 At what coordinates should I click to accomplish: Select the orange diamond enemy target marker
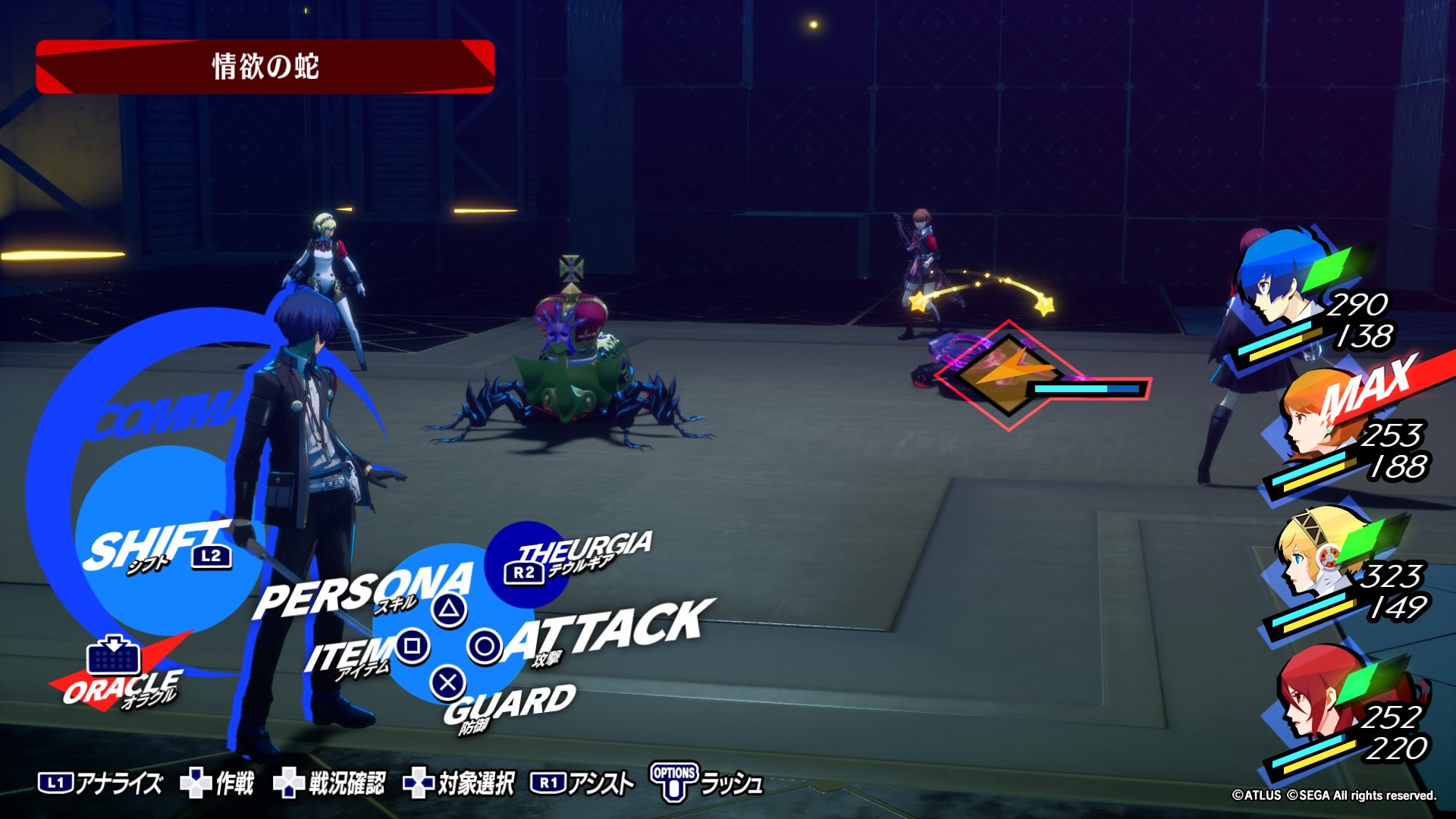(1007, 375)
